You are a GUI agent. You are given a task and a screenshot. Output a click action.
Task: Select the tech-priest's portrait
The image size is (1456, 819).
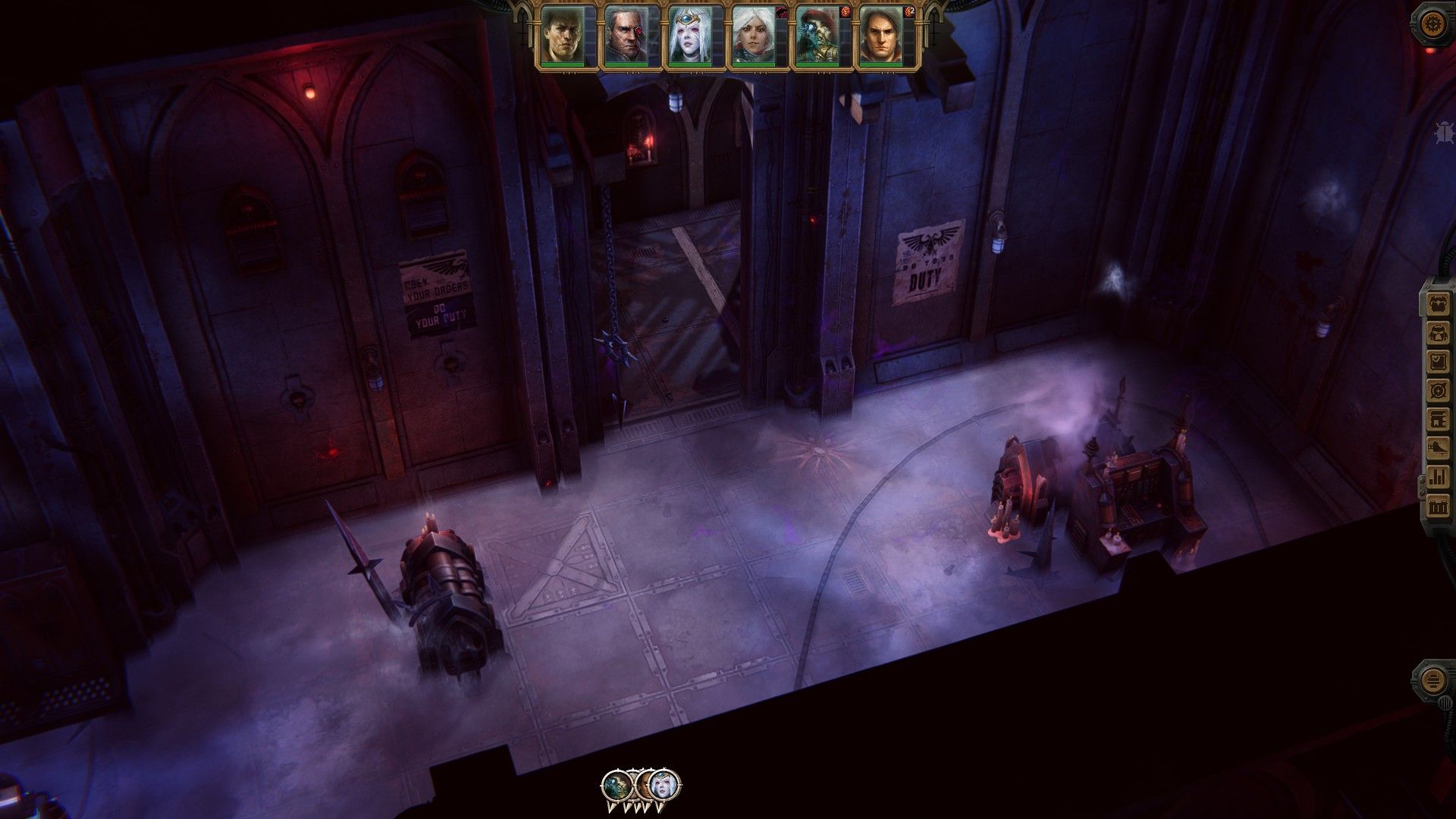[817, 34]
